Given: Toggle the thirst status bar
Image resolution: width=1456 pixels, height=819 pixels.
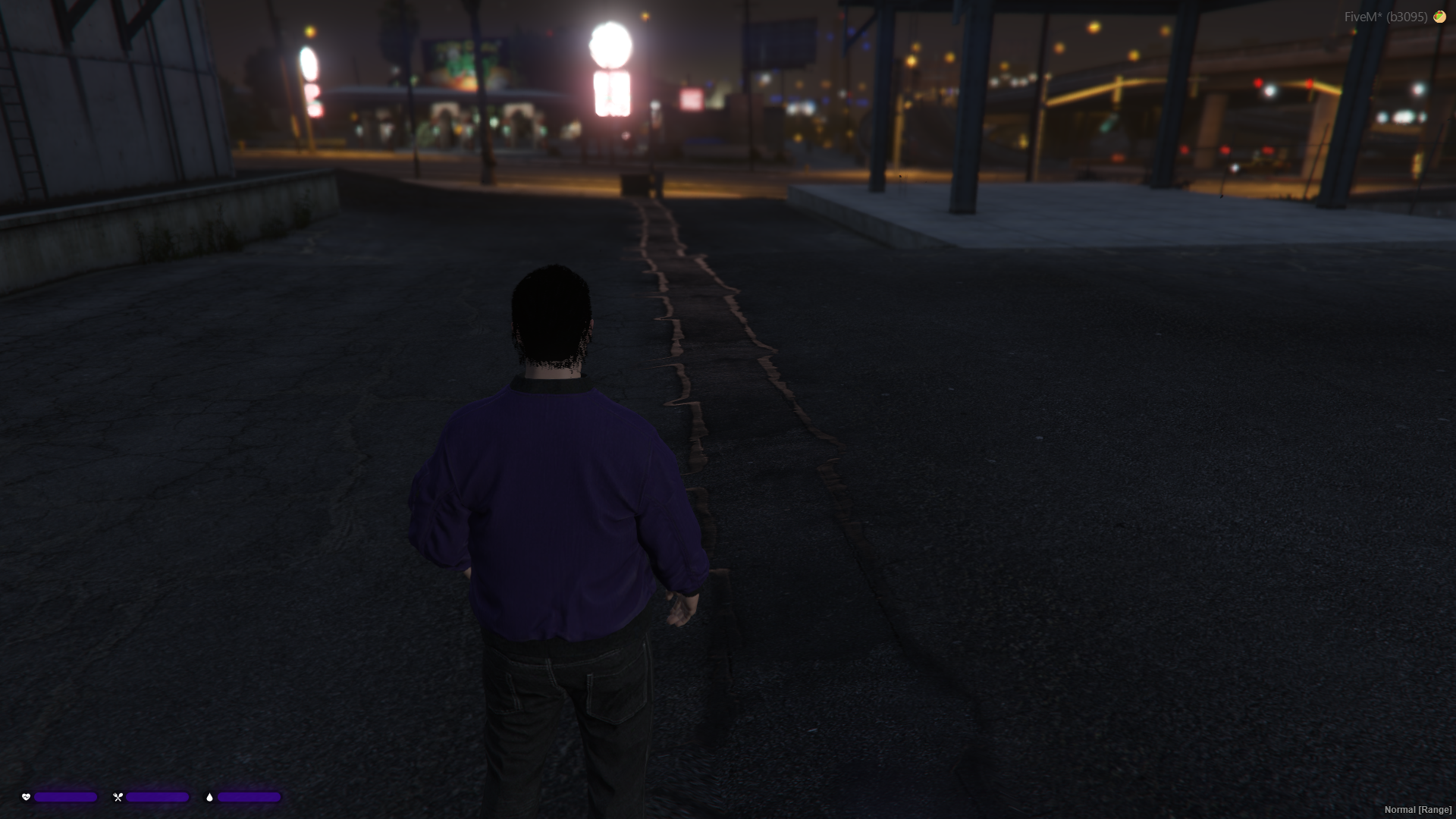Looking at the screenshot, I should (x=250, y=797).
